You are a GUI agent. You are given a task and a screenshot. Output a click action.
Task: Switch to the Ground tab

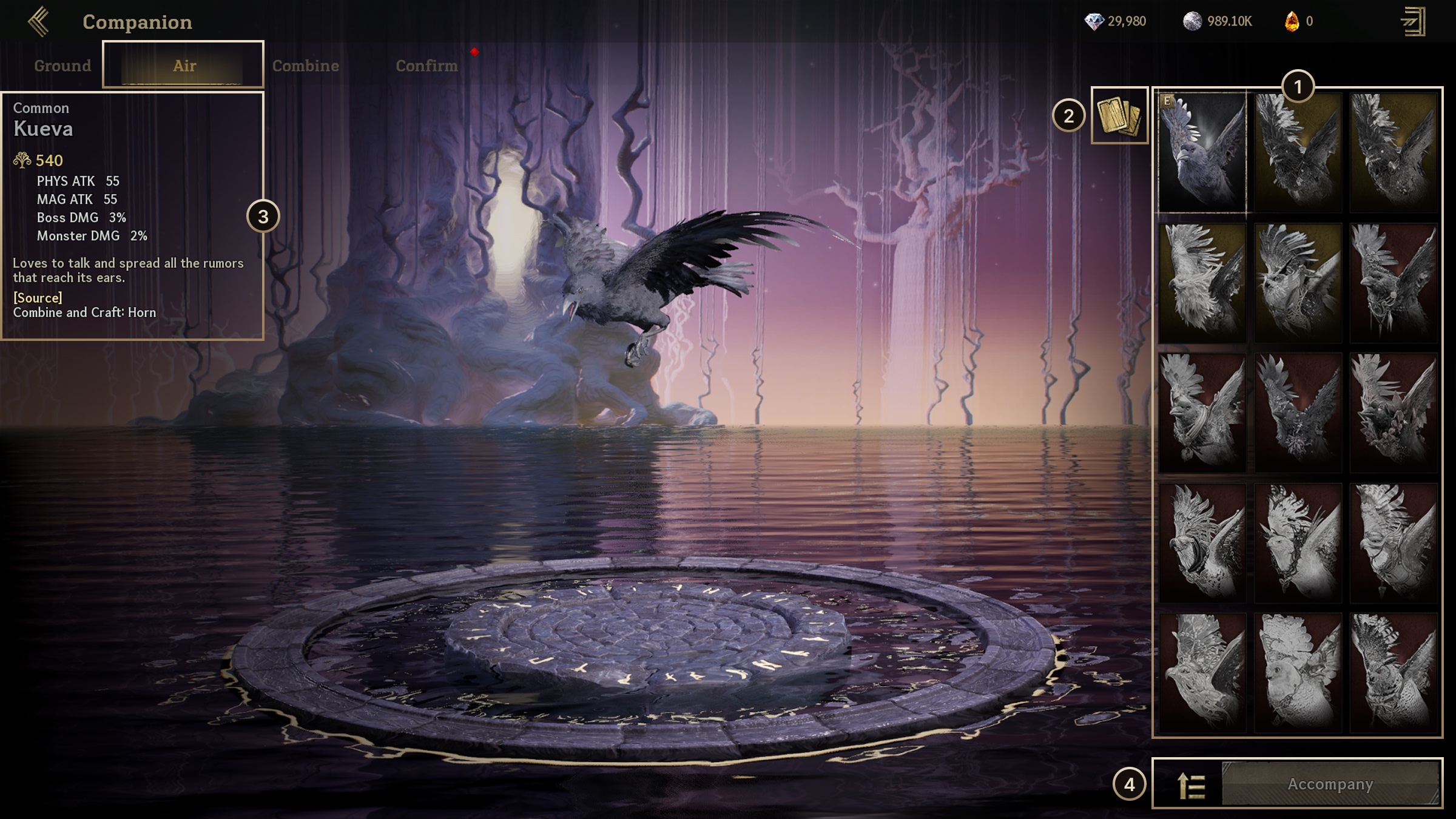[62, 66]
